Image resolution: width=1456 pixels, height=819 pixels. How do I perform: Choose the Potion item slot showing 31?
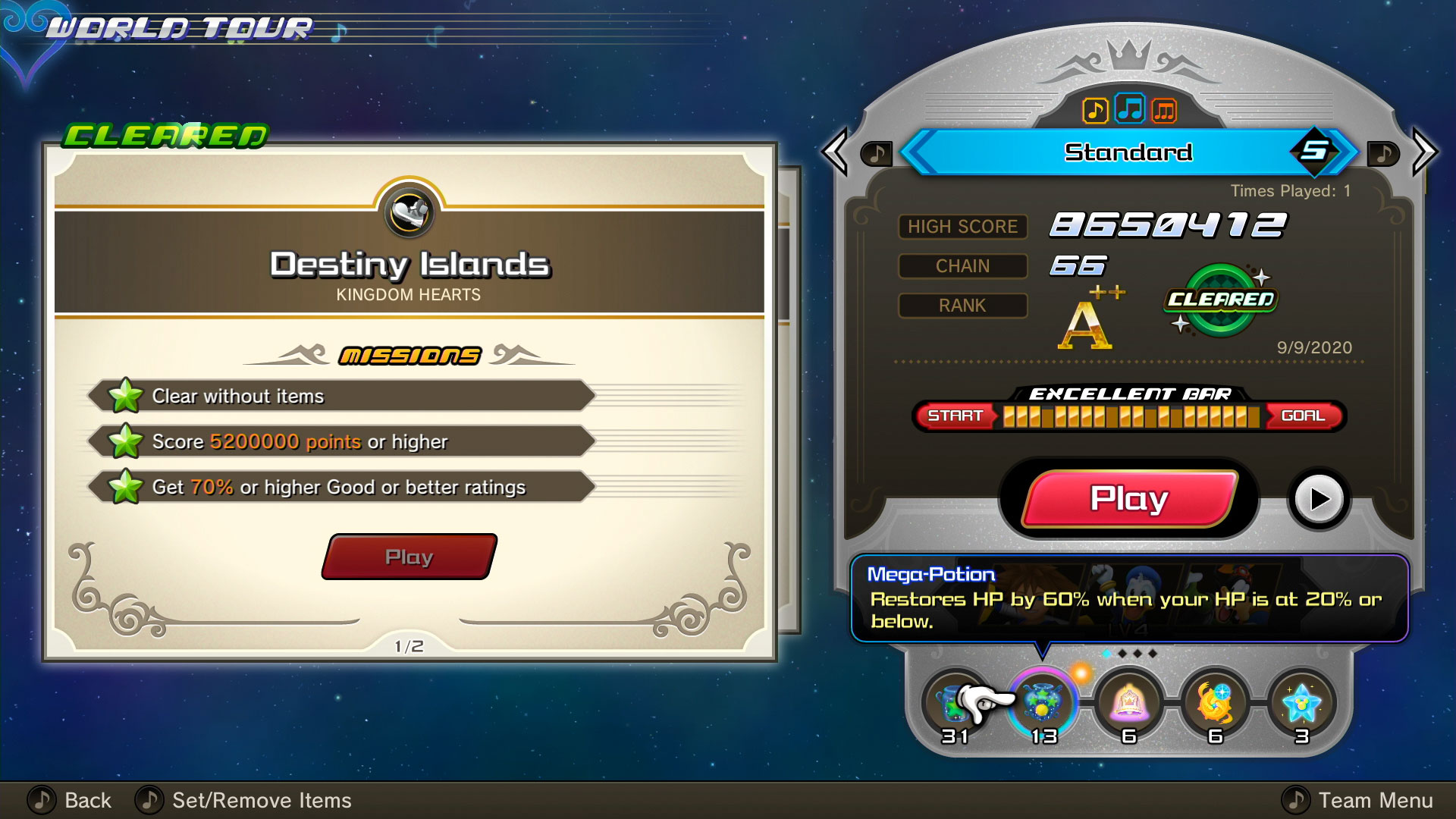click(x=954, y=705)
